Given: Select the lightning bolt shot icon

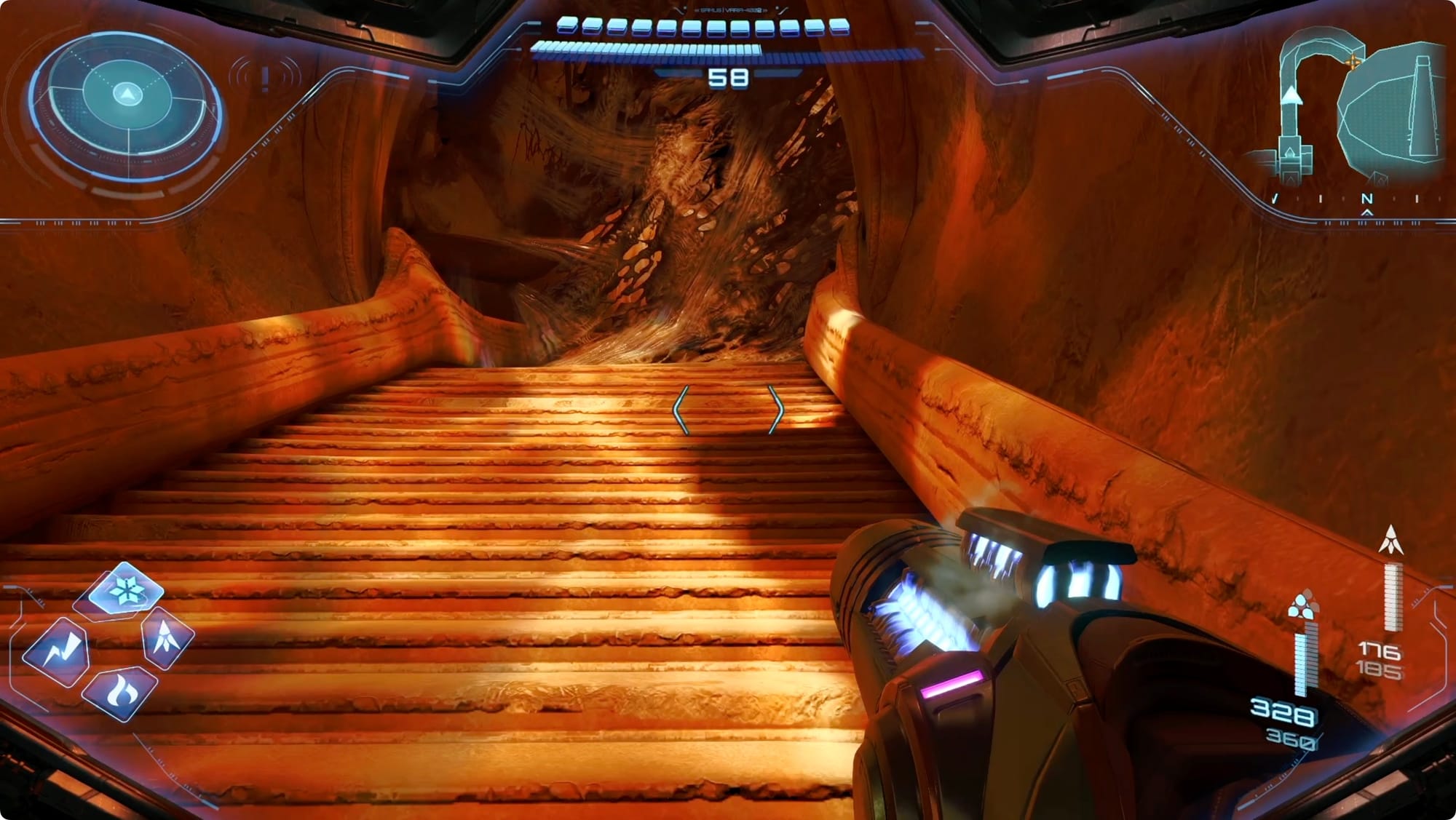Looking at the screenshot, I should tap(58, 651).
